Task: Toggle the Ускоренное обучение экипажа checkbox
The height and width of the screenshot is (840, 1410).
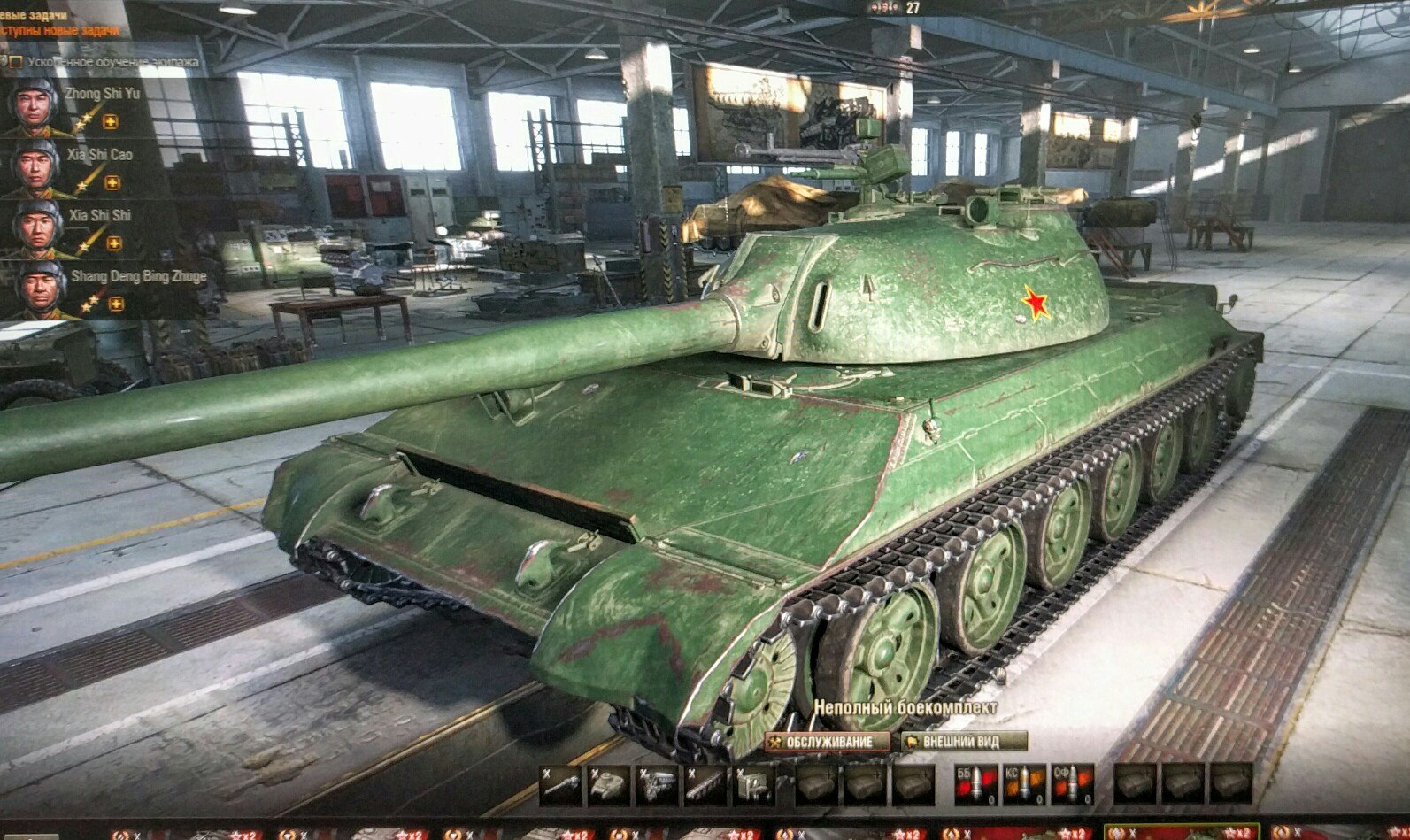Action: [x=15, y=62]
